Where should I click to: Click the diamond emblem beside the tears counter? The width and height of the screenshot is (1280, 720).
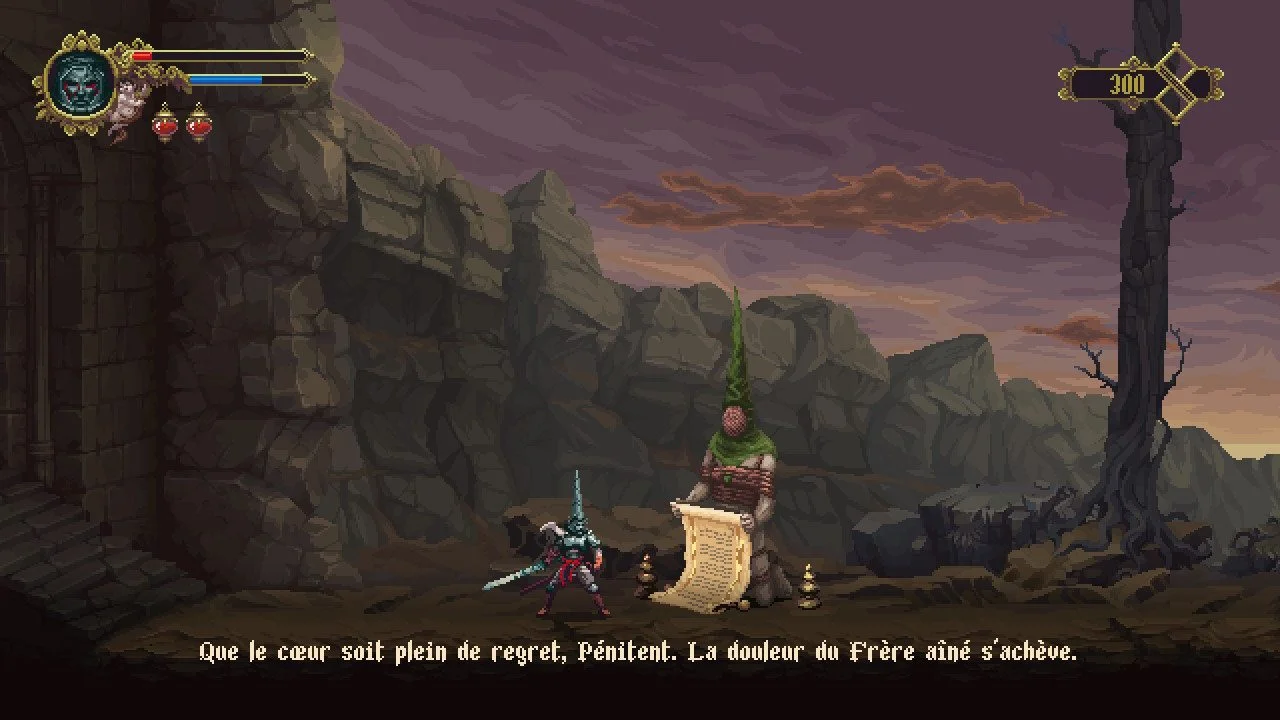pos(1186,83)
